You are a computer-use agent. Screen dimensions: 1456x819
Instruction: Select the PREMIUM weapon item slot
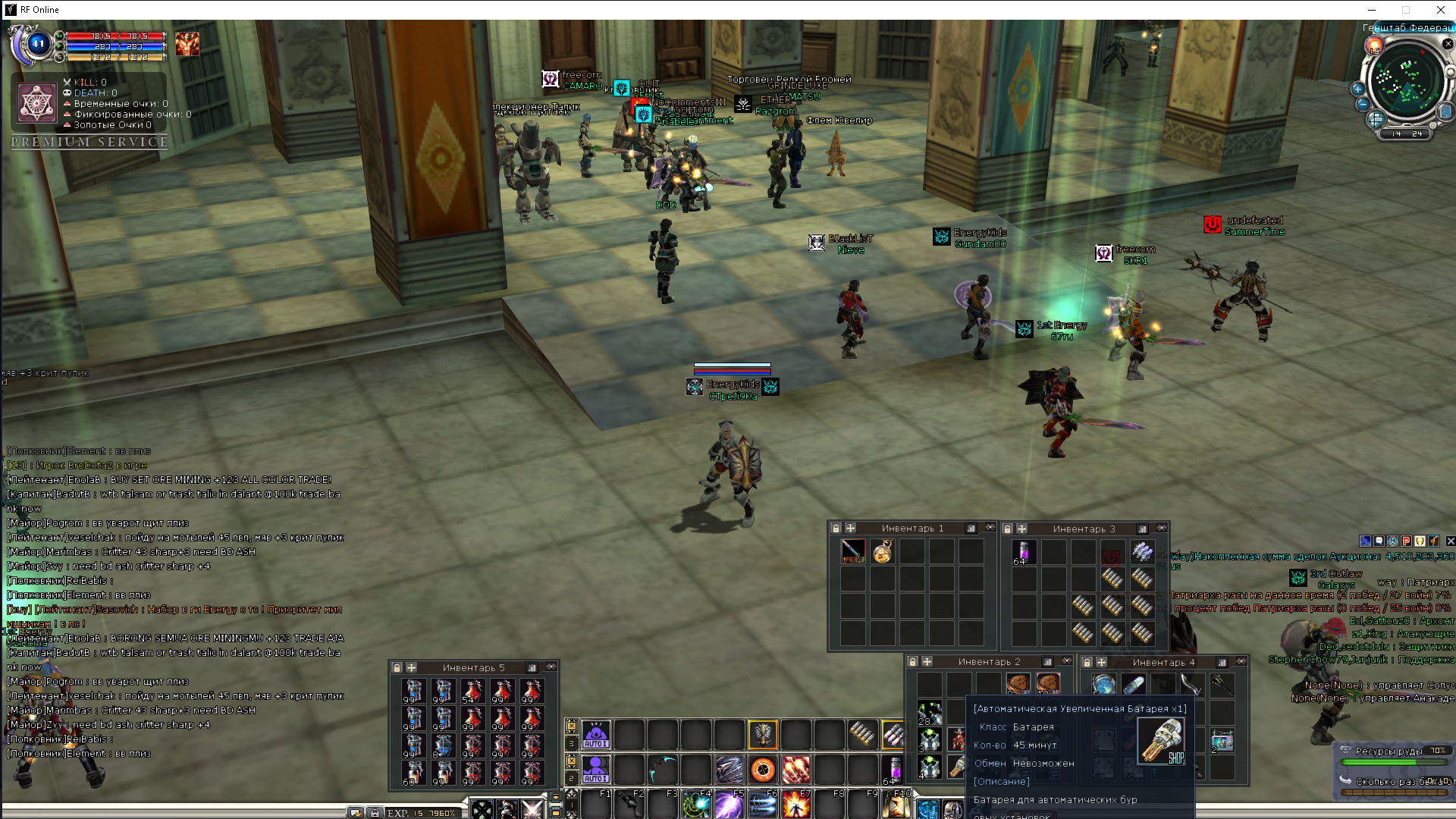pos(852,551)
